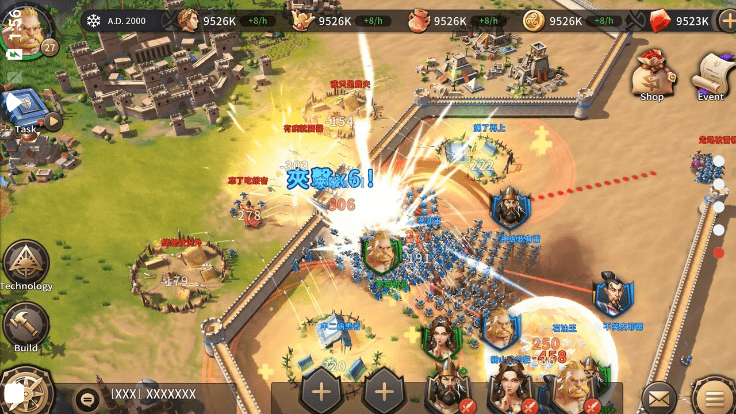
Task: Add more red gems with plus button
Action: tap(726, 20)
